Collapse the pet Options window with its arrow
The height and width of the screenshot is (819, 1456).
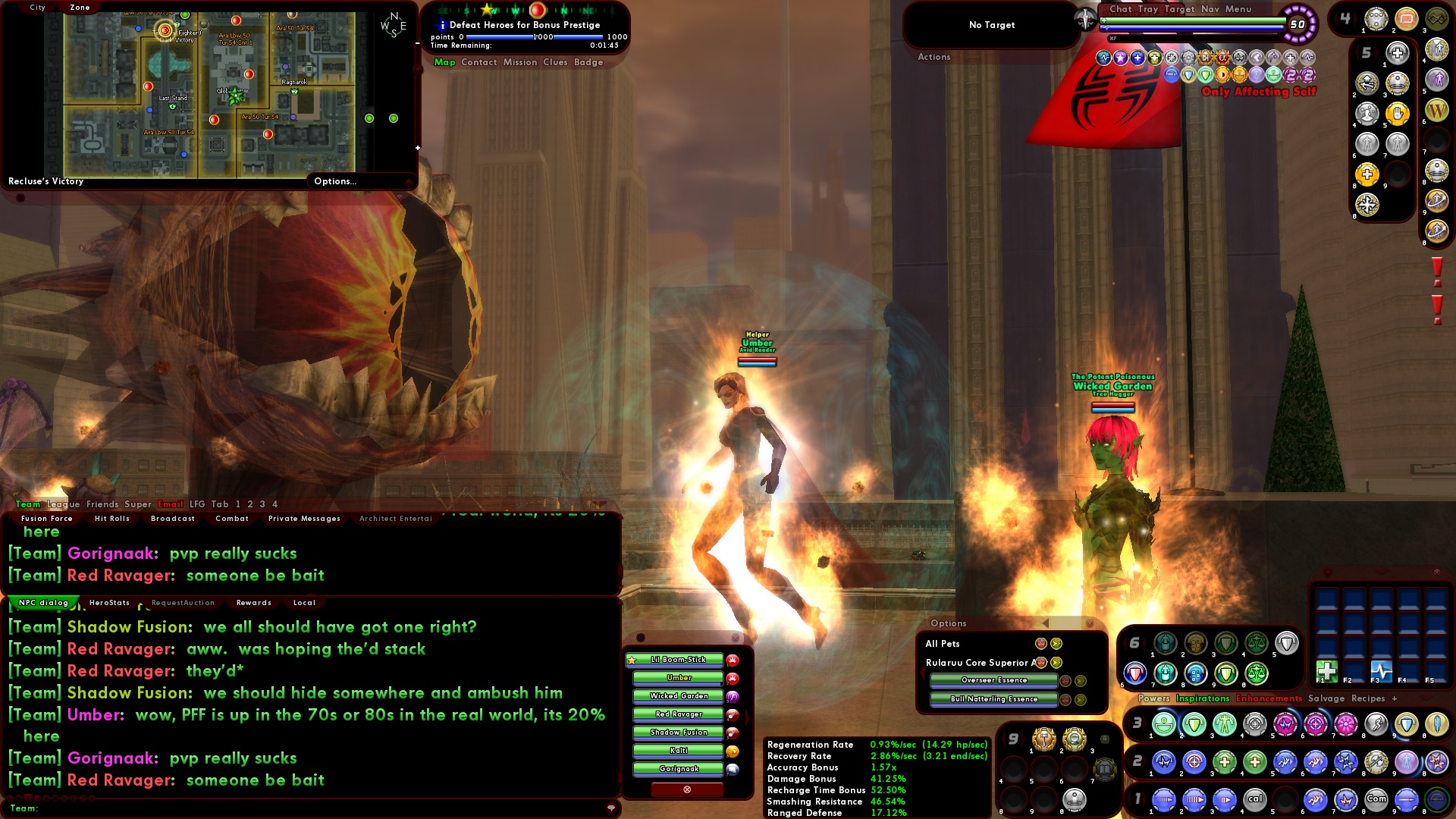point(1046,623)
